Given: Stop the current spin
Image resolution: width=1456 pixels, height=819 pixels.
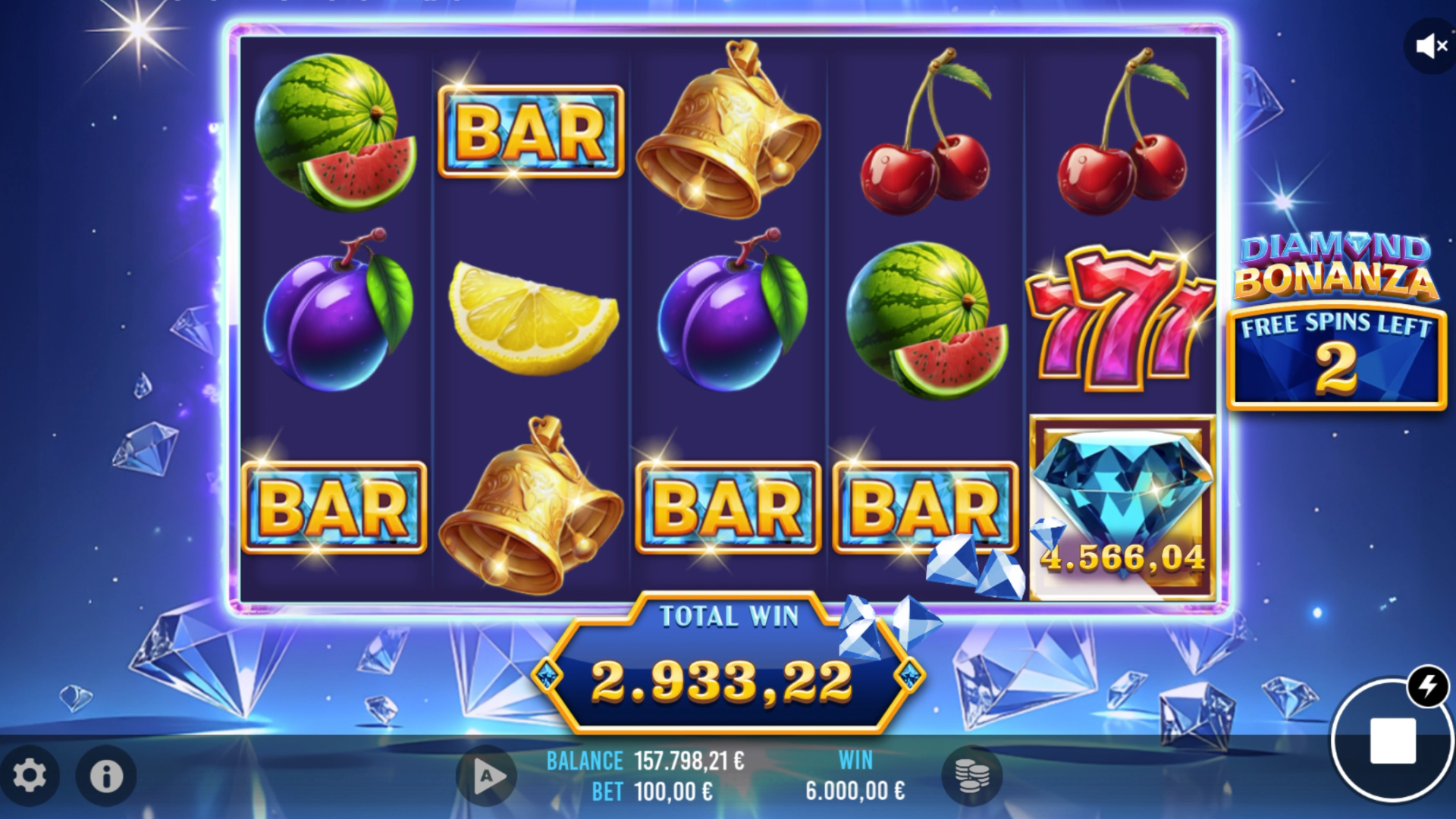Looking at the screenshot, I should pyautogui.click(x=1392, y=740).
